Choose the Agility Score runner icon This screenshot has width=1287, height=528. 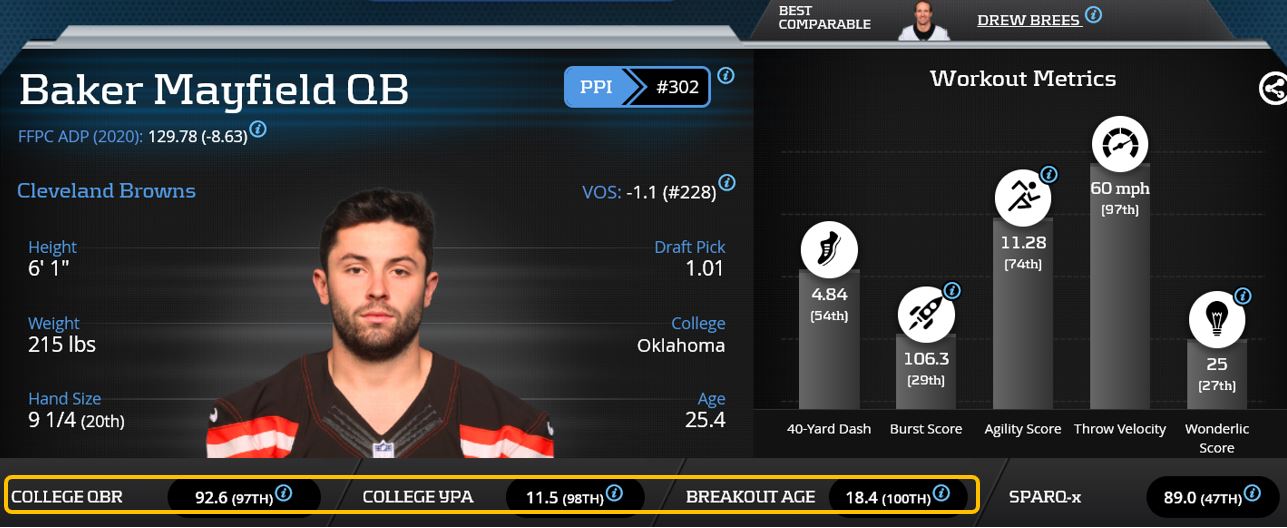[1022, 197]
